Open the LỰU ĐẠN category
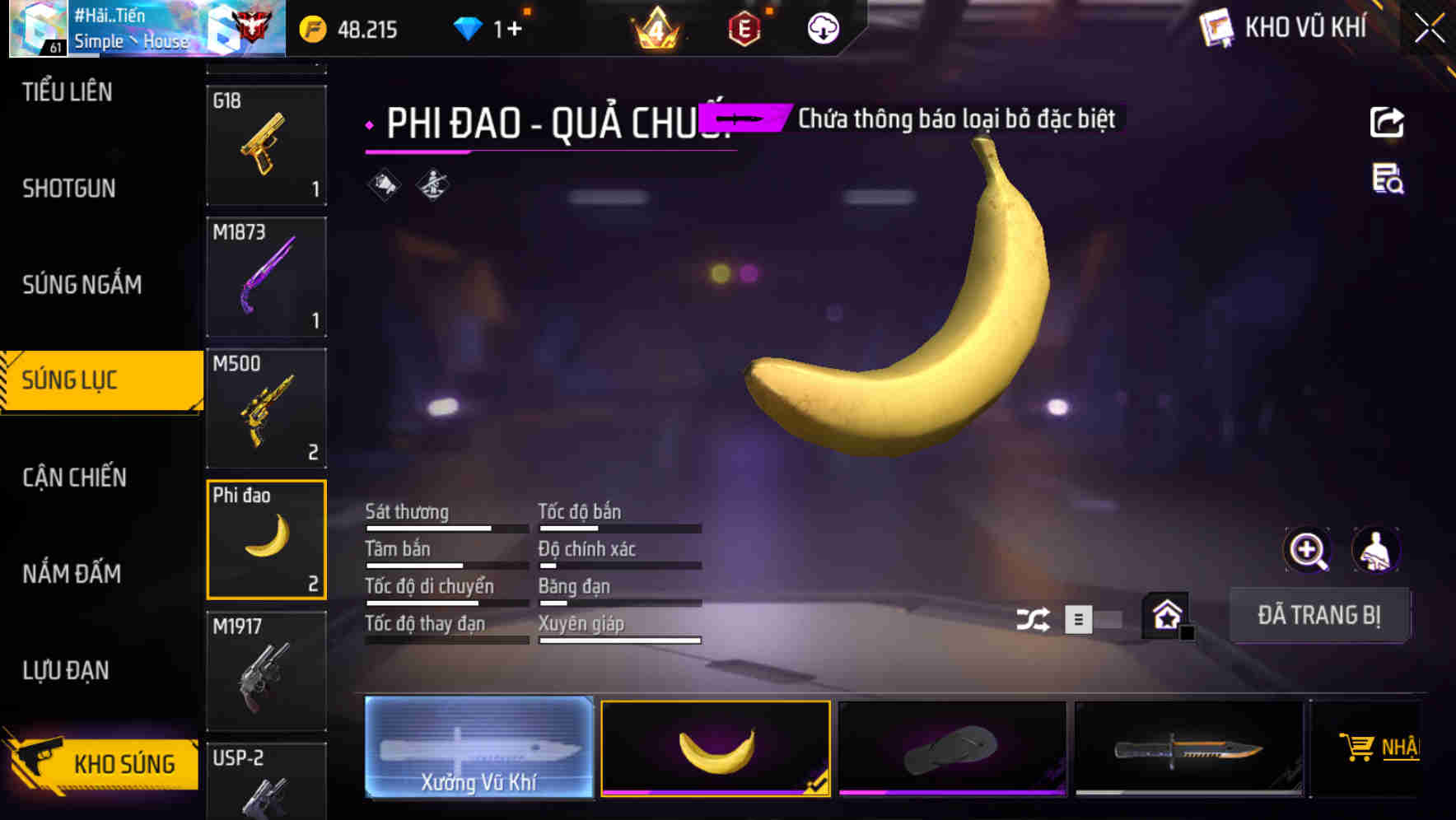 tap(67, 670)
